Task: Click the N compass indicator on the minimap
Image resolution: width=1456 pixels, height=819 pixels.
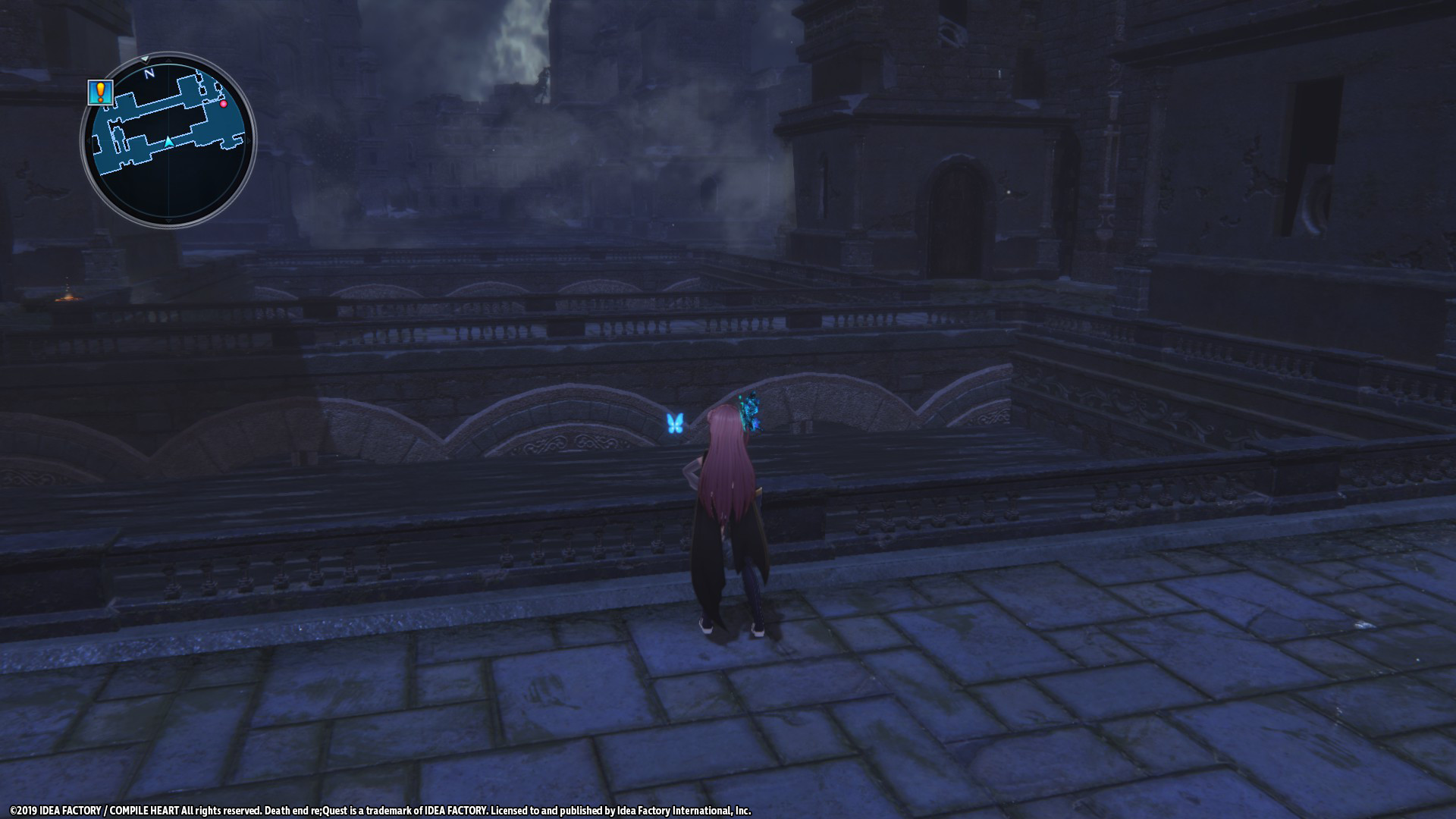Action: (149, 73)
